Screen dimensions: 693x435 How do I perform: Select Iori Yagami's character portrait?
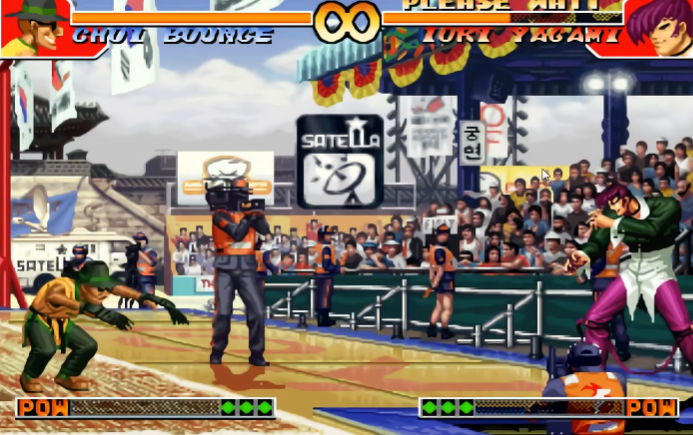point(660,27)
